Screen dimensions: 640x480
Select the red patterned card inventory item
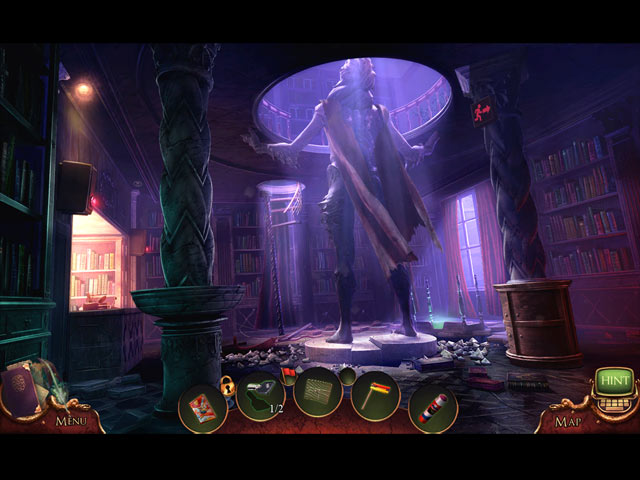(202, 407)
